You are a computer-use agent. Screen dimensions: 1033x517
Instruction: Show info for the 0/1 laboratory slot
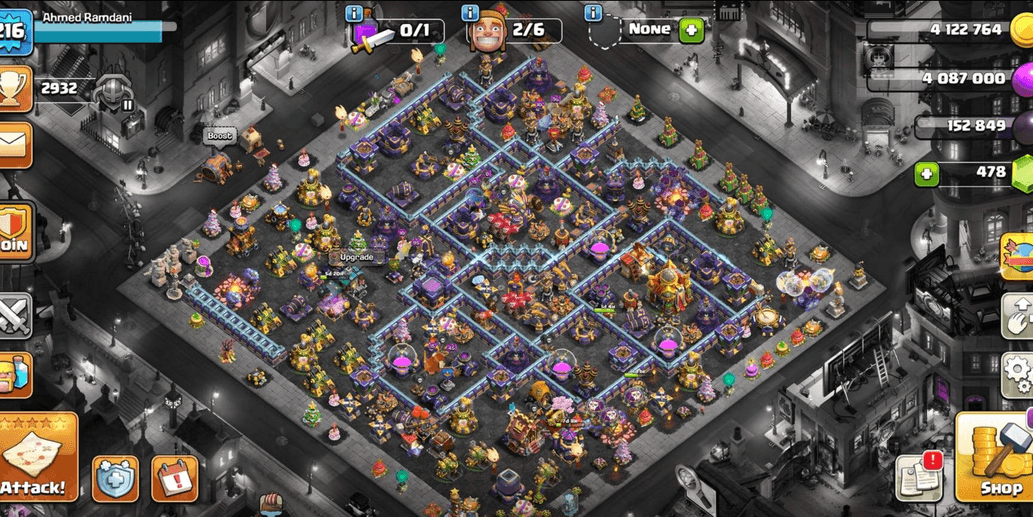click(353, 13)
